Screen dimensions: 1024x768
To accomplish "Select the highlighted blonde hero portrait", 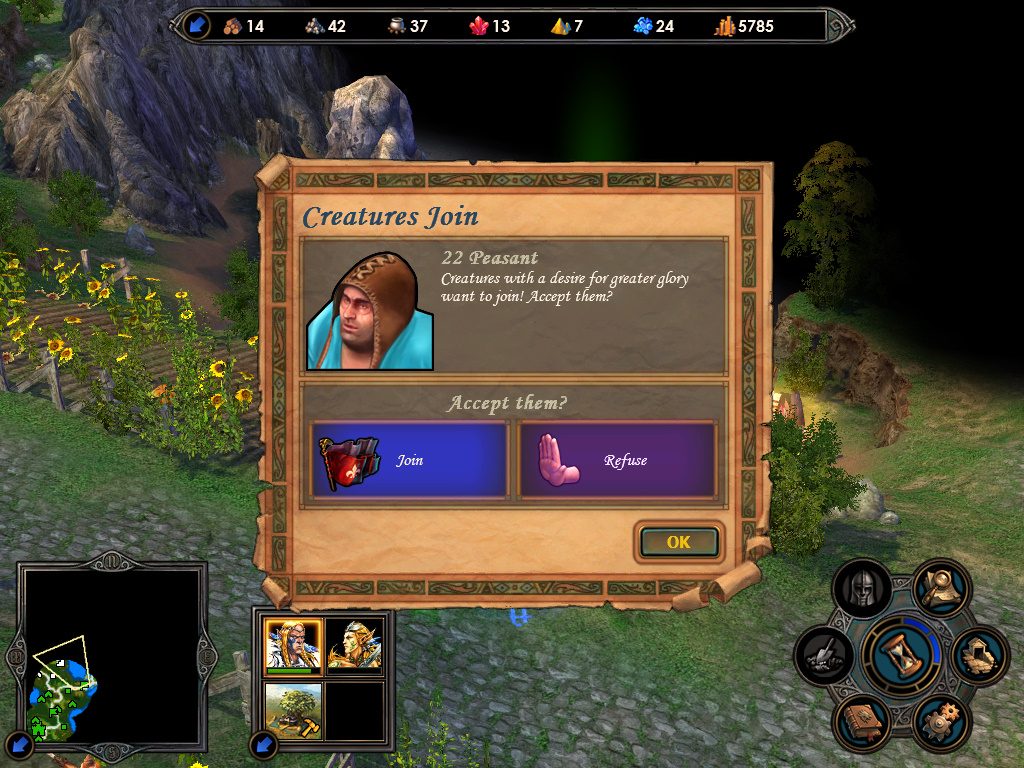I will [x=293, y=645].
